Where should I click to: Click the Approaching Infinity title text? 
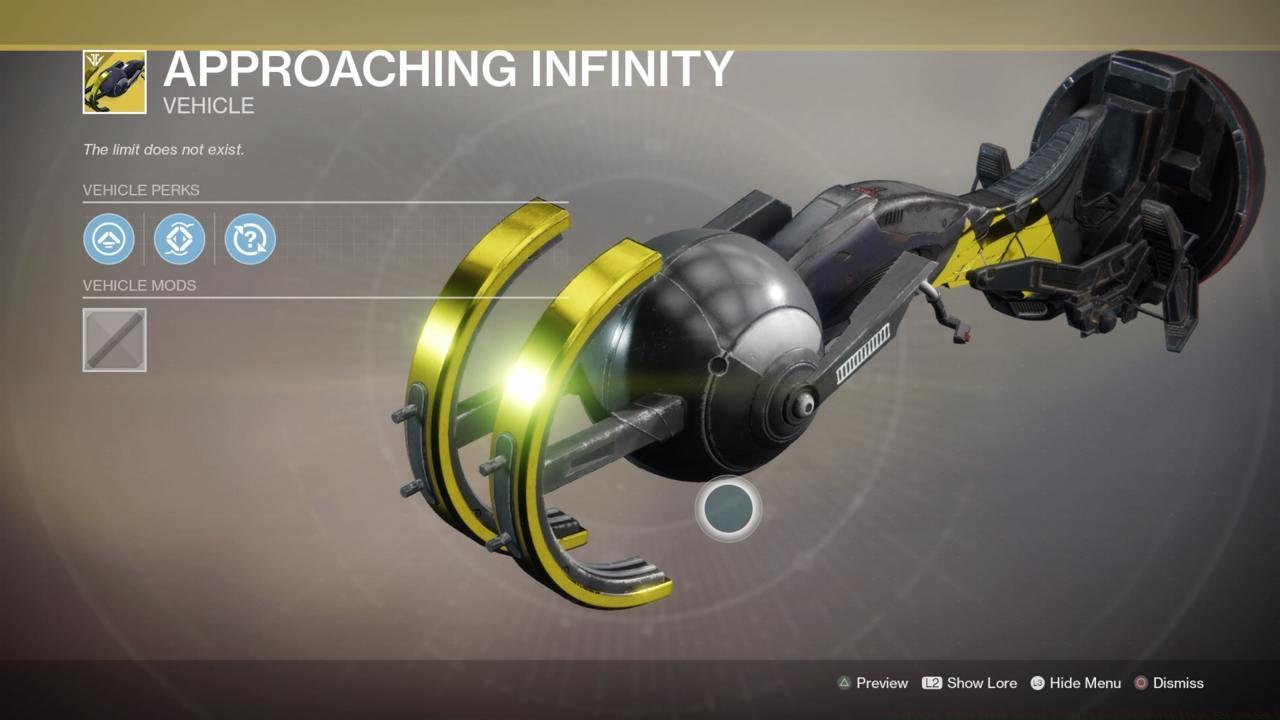pos(448,68)
